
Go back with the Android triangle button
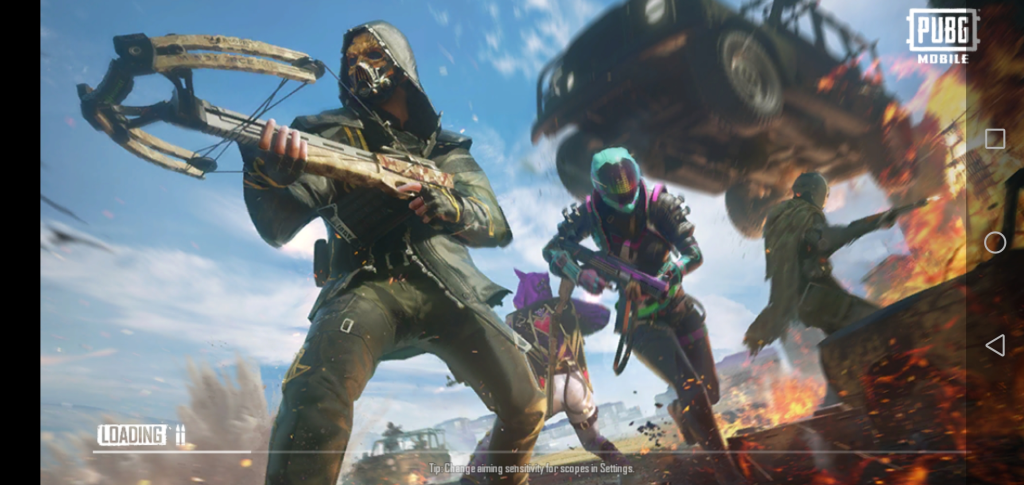point(995,345)
